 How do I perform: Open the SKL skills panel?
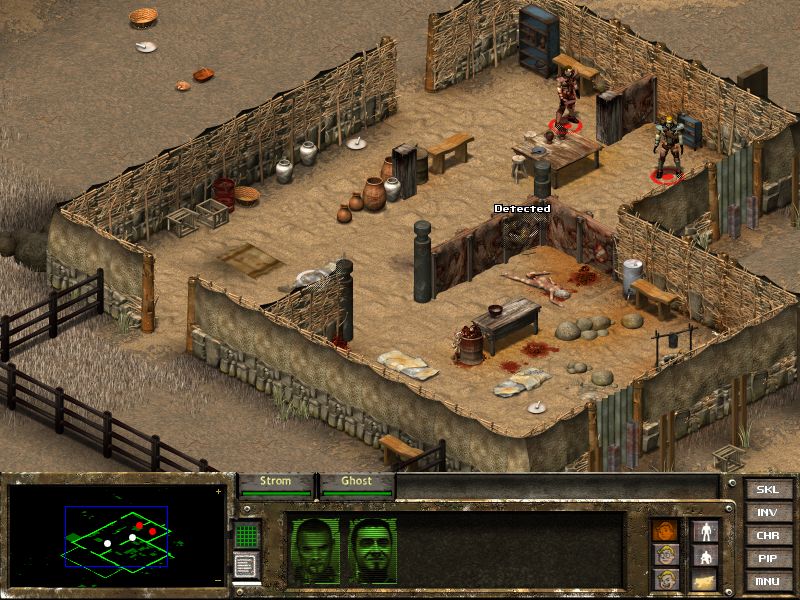coord(767,489)
